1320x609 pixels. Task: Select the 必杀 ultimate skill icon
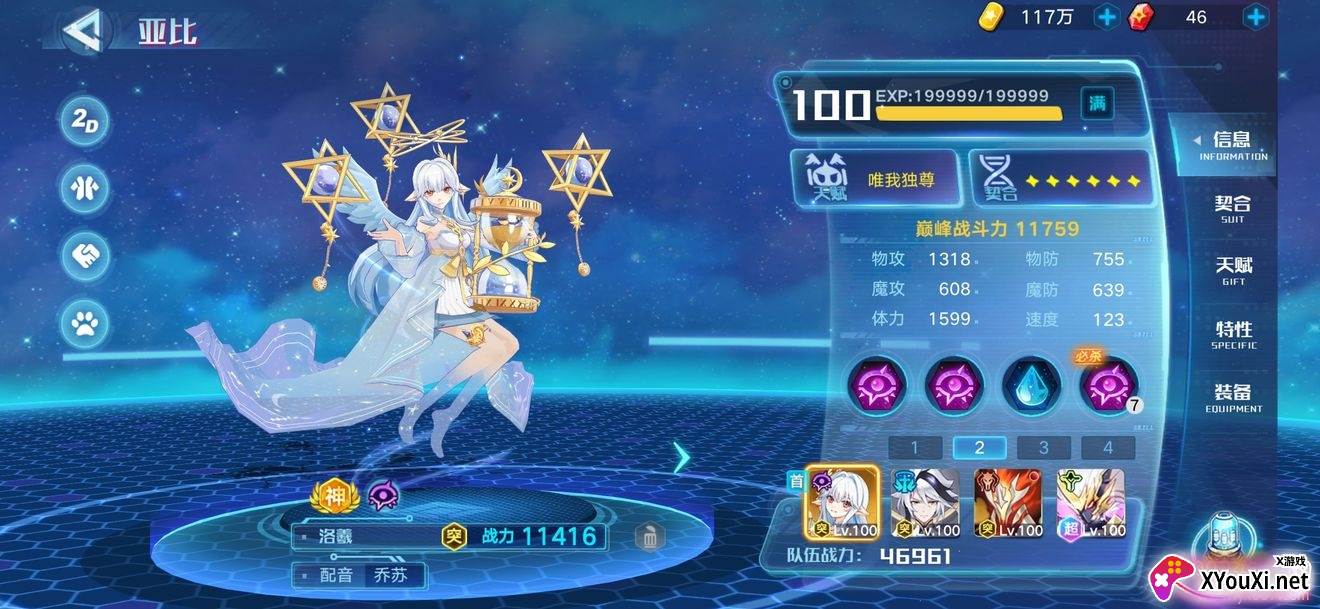(1108, 385)
